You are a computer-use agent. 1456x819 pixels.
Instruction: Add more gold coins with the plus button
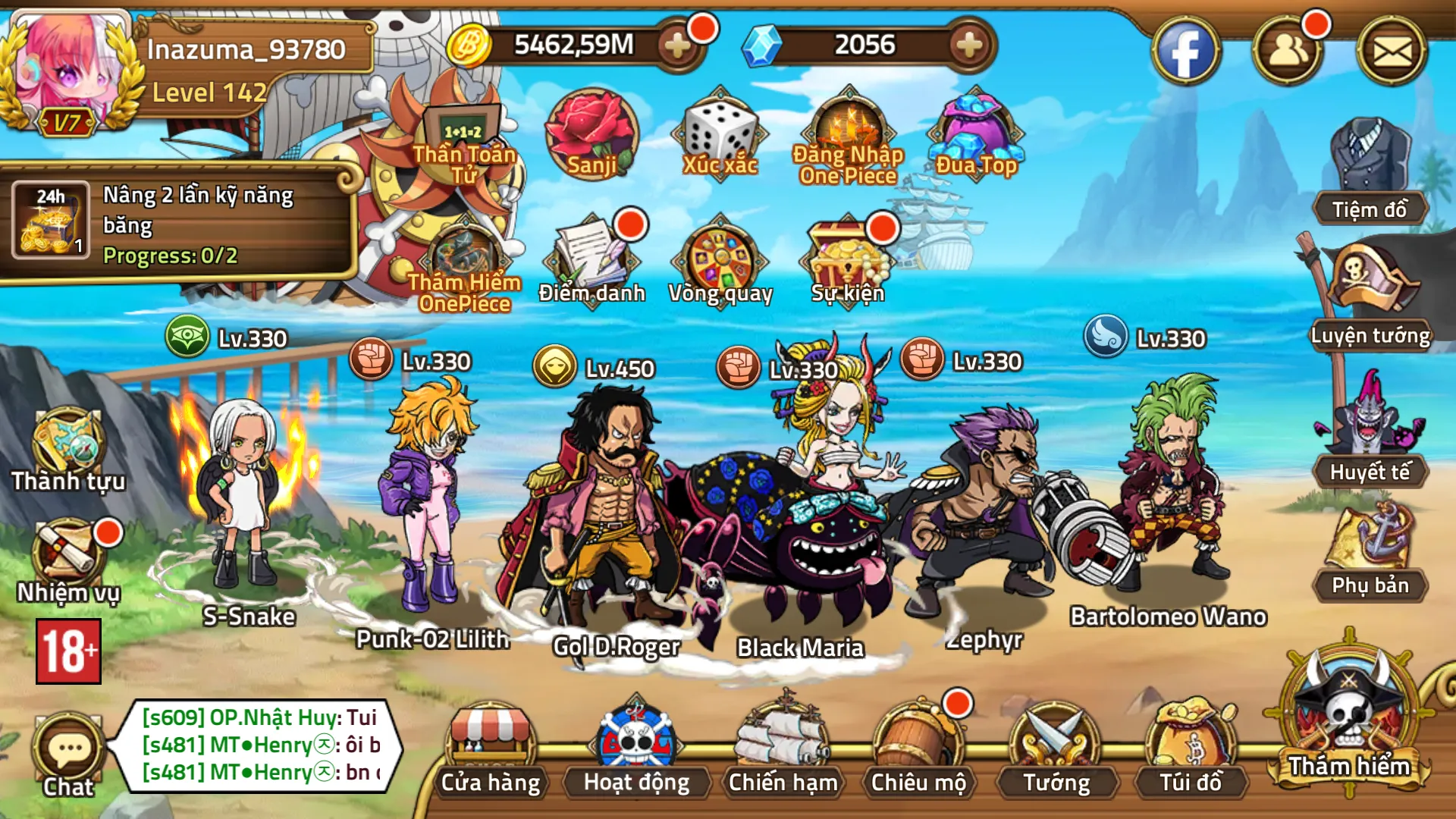[x=676, y=45]
